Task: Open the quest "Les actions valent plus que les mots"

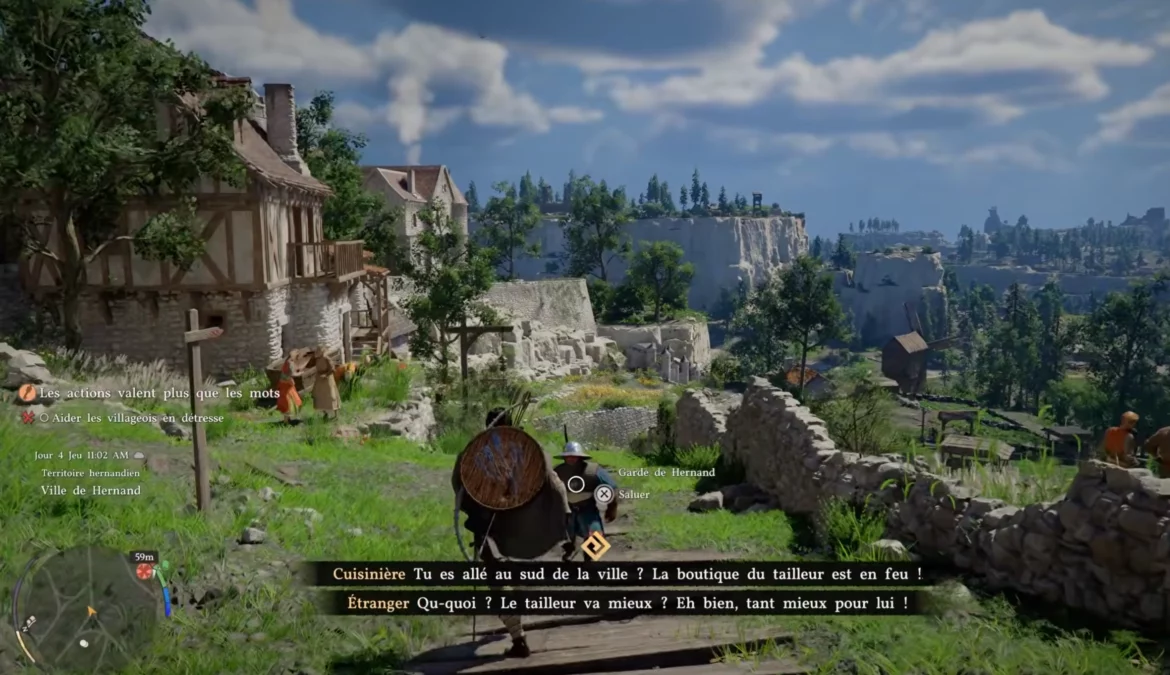Action: (160, 394)
